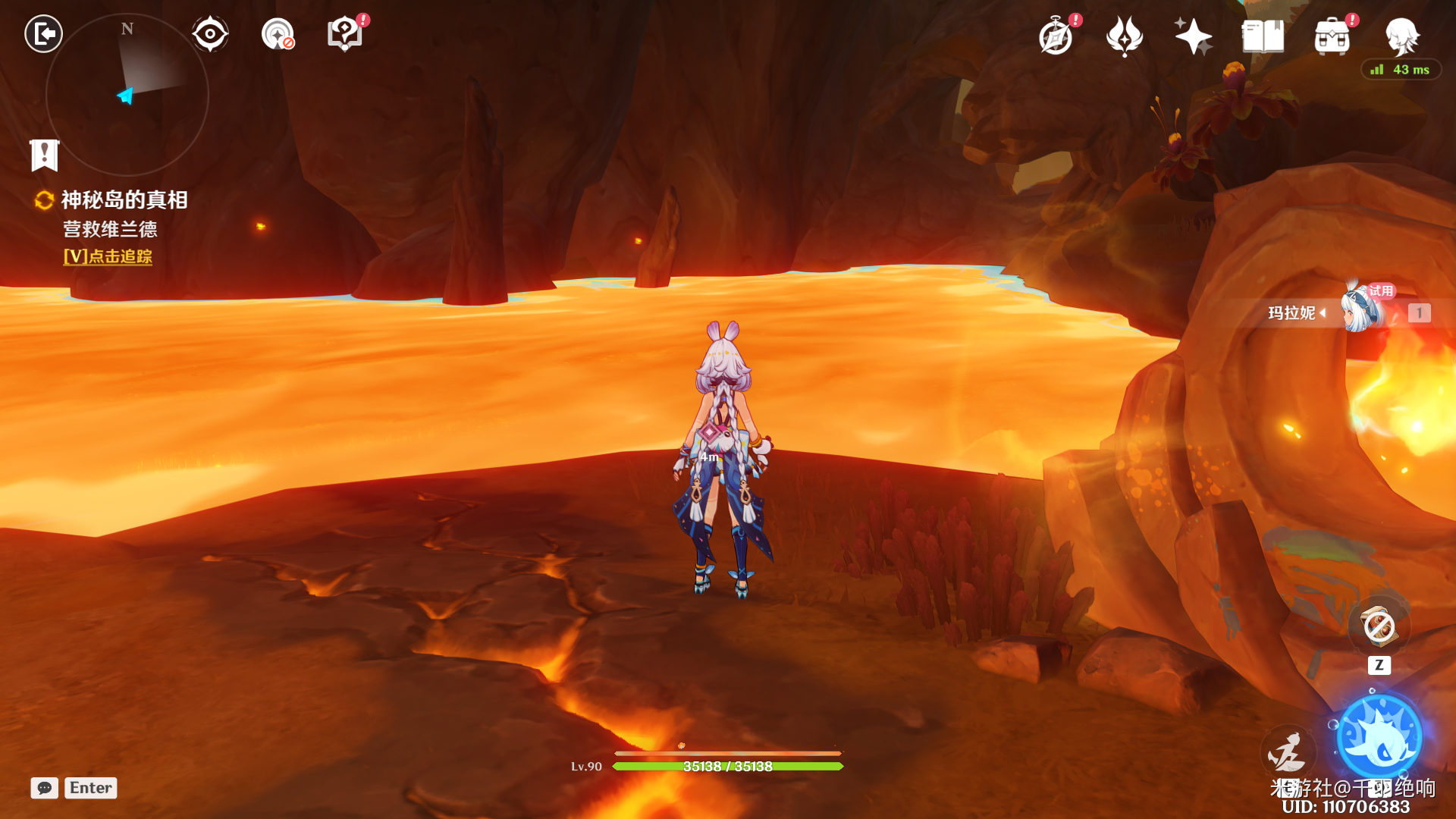Click the disabled gadget icon
The image size is (1456, 819).
pos(1379,626)
